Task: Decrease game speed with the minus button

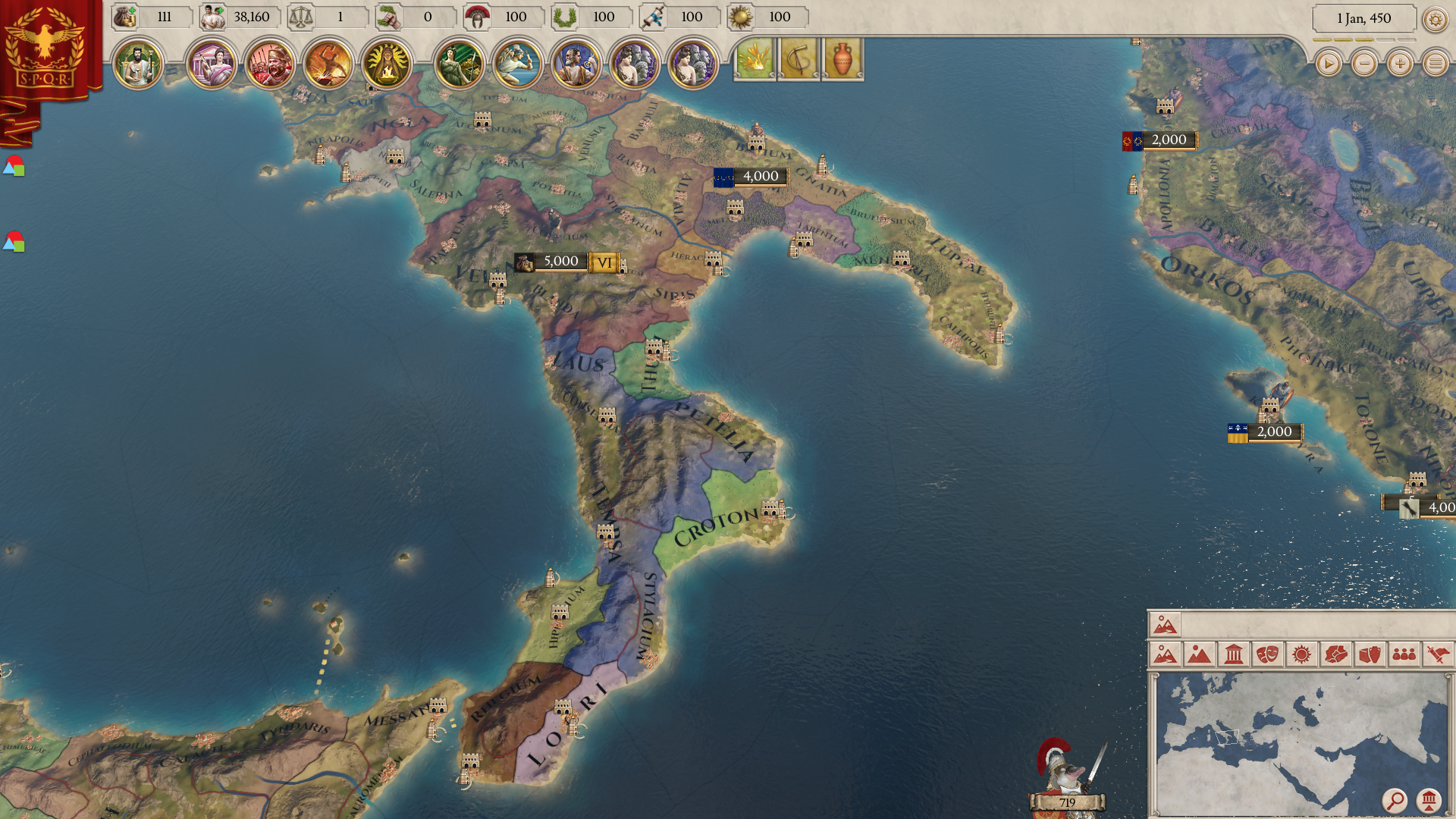Action: click(1363, 64)
